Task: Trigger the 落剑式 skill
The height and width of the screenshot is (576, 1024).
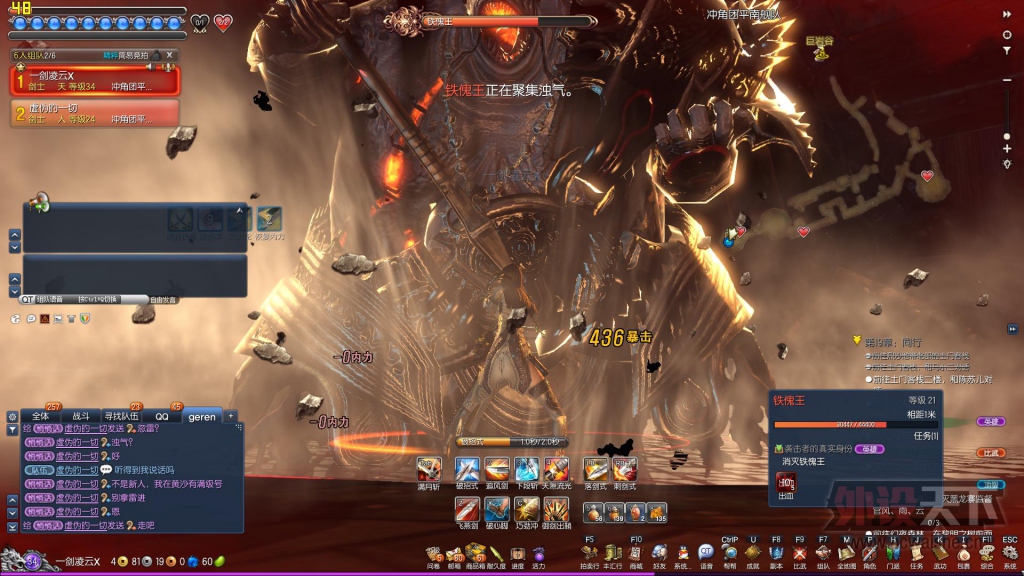Action: [596, 469]
